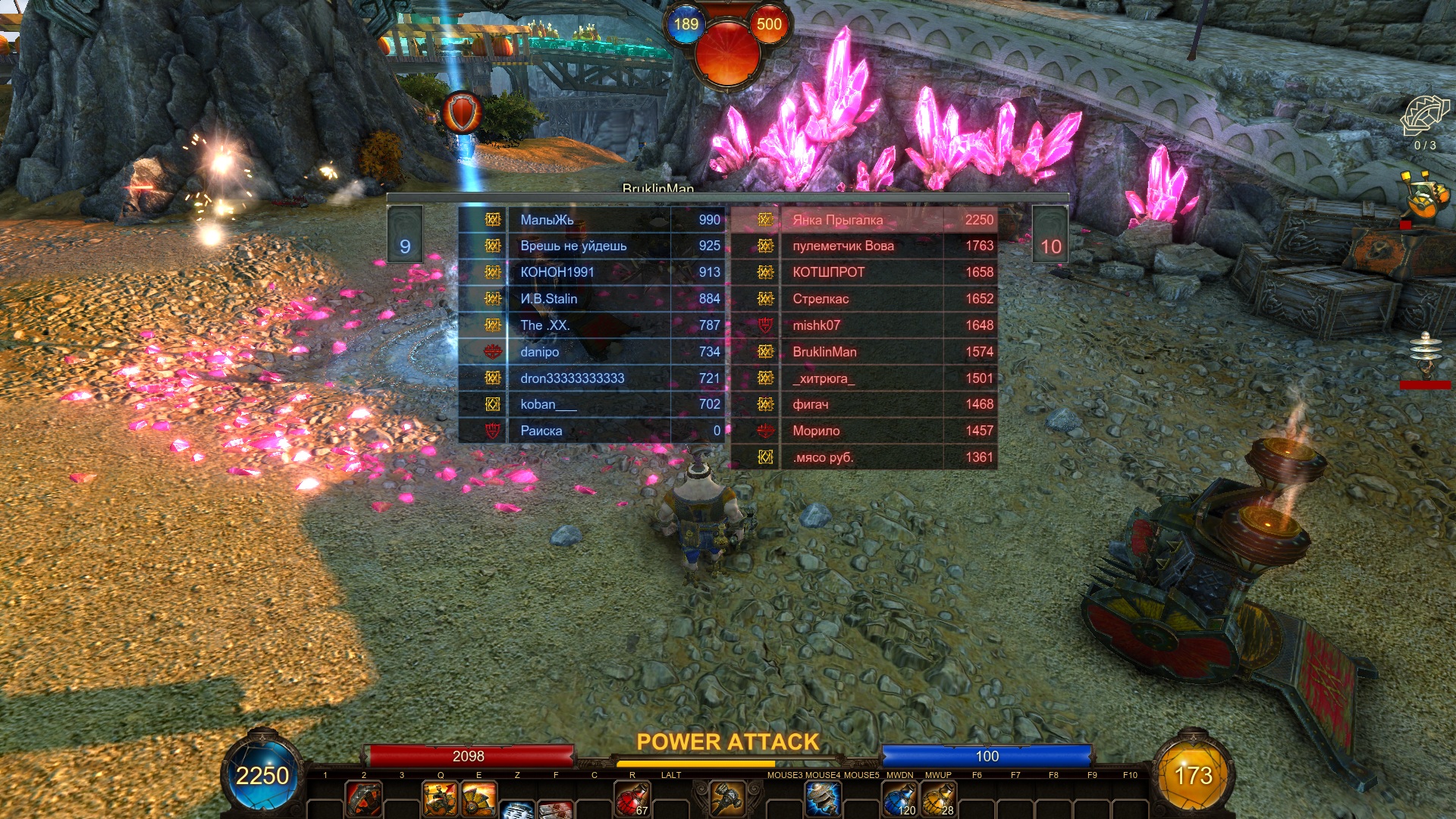
Task: Click the red shield objective marker
Action: point(462,114)
